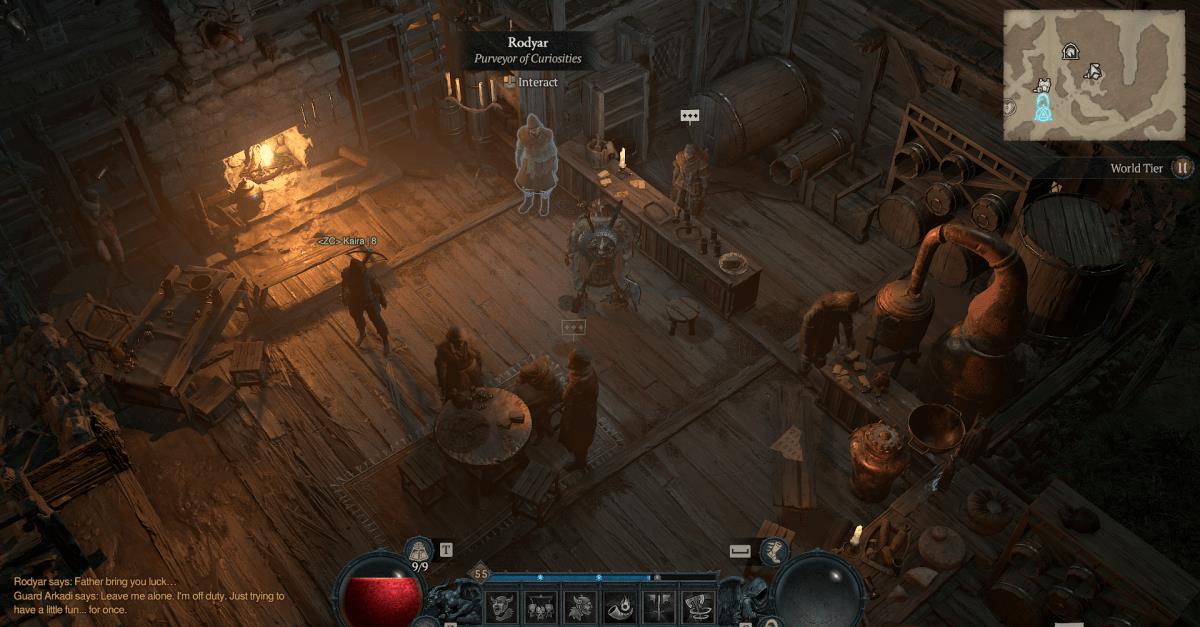Use the downward sword strike skill

pyautogui.click(x=659, y=608)
